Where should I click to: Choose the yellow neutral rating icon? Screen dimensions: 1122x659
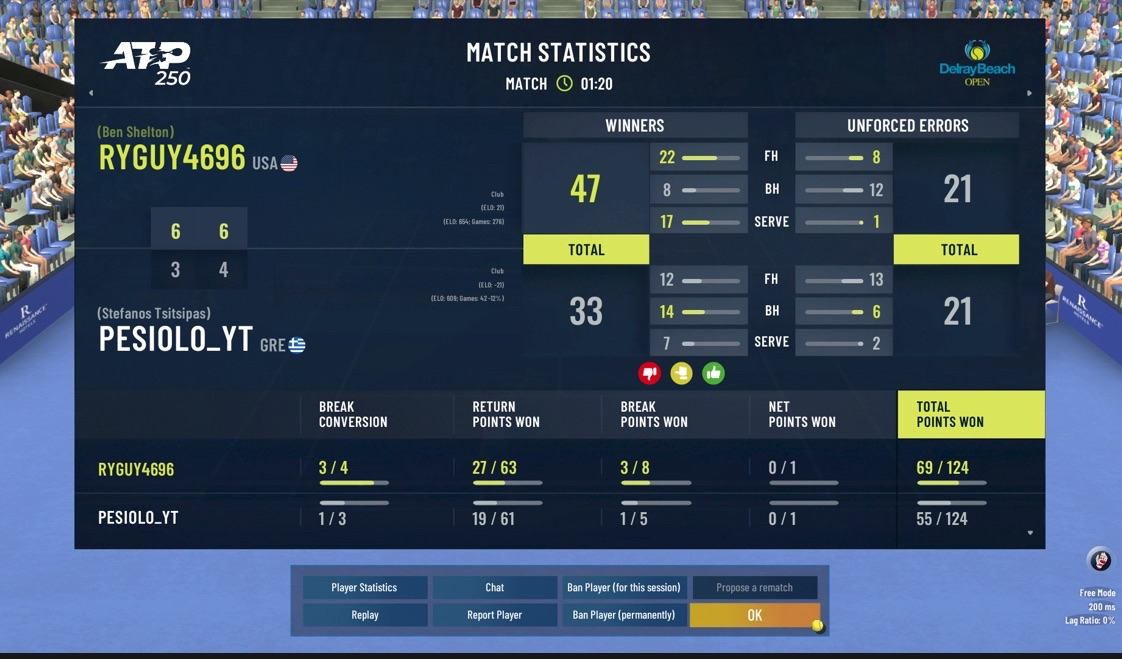[x=681, y=374]
